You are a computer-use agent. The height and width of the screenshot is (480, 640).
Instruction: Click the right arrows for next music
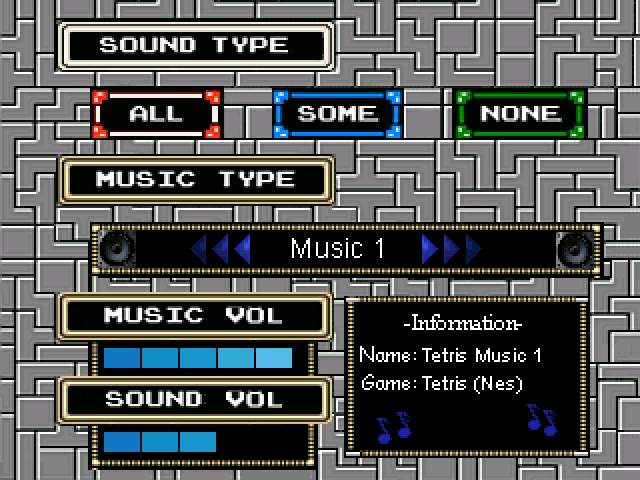pyautogui.click(x=451, y=248)
